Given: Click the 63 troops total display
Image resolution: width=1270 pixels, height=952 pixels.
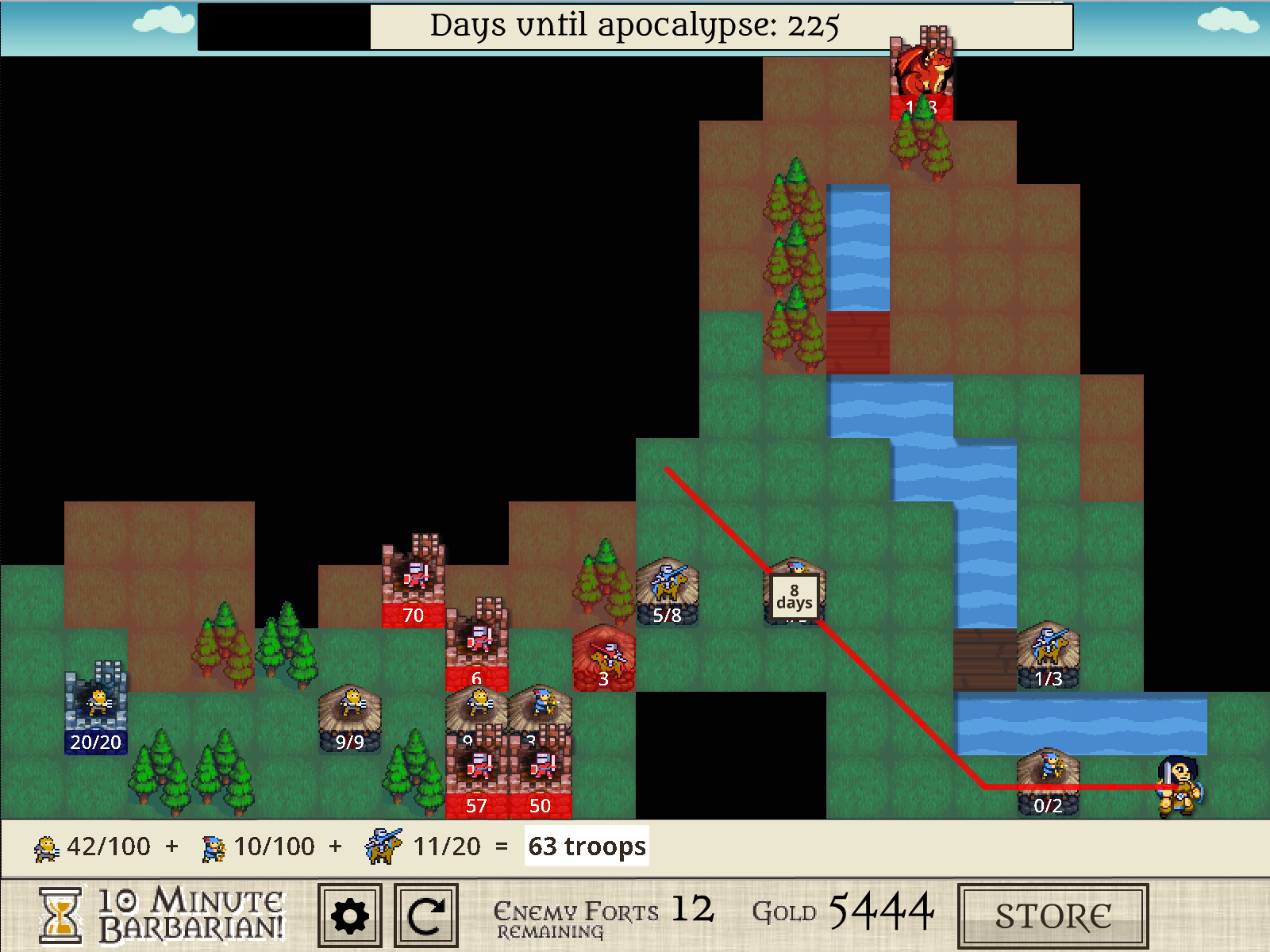Looking at the screenshot, I should (585, 846).
